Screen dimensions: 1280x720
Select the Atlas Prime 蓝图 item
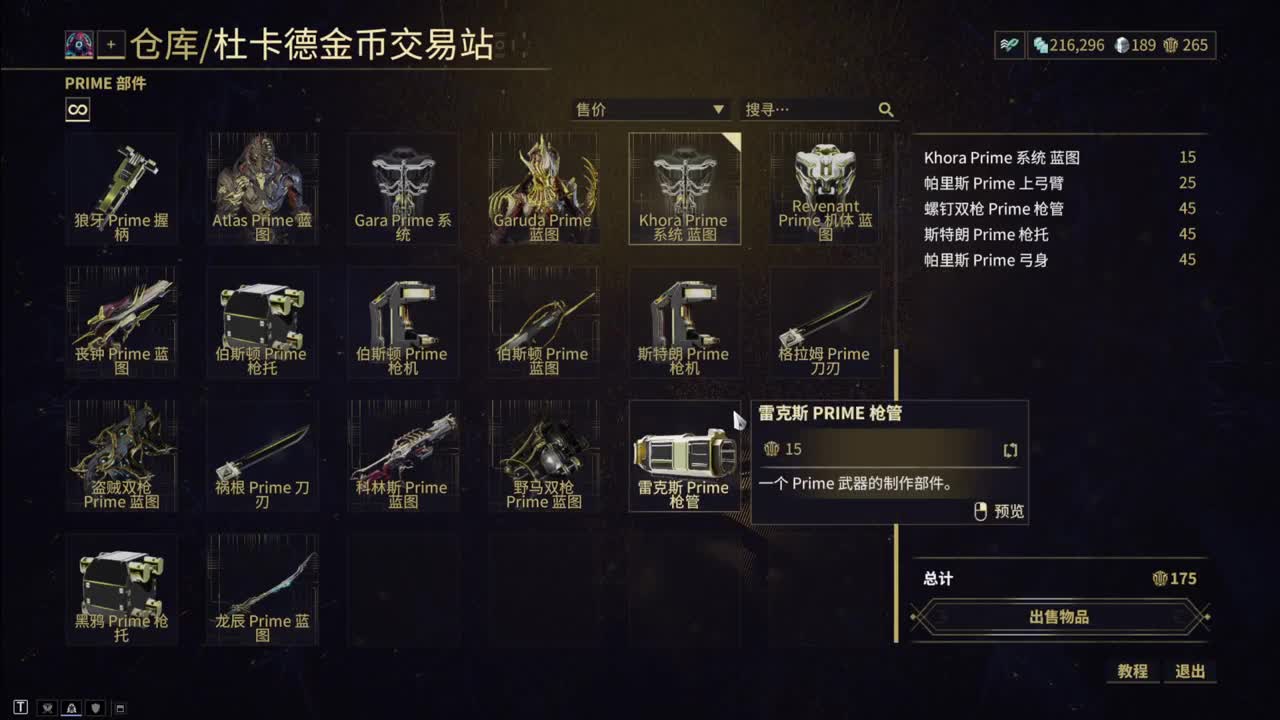pos(262,188)
